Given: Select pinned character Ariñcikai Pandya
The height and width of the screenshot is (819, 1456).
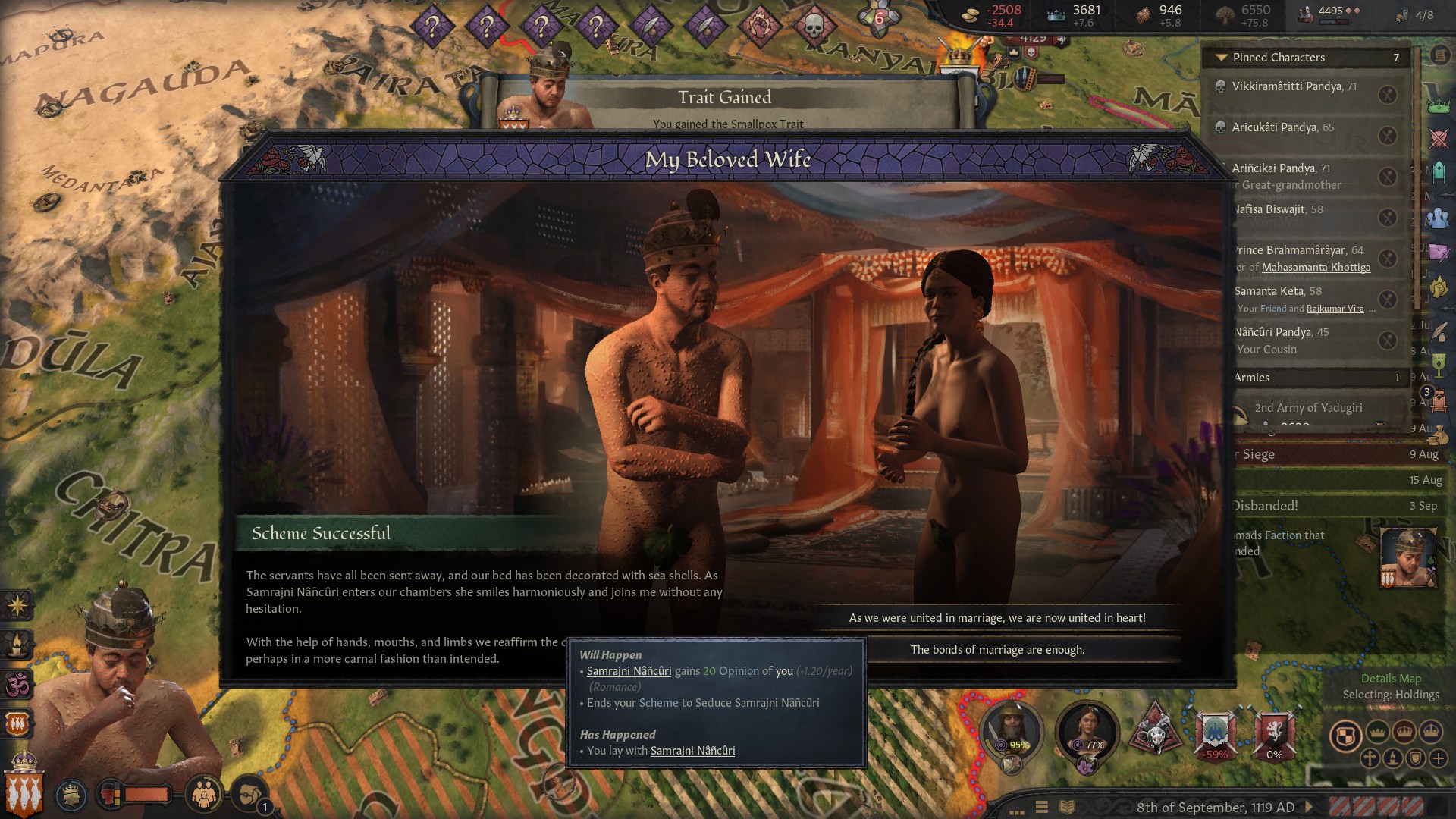Looking at the screenshot, I should point(1280,168).
